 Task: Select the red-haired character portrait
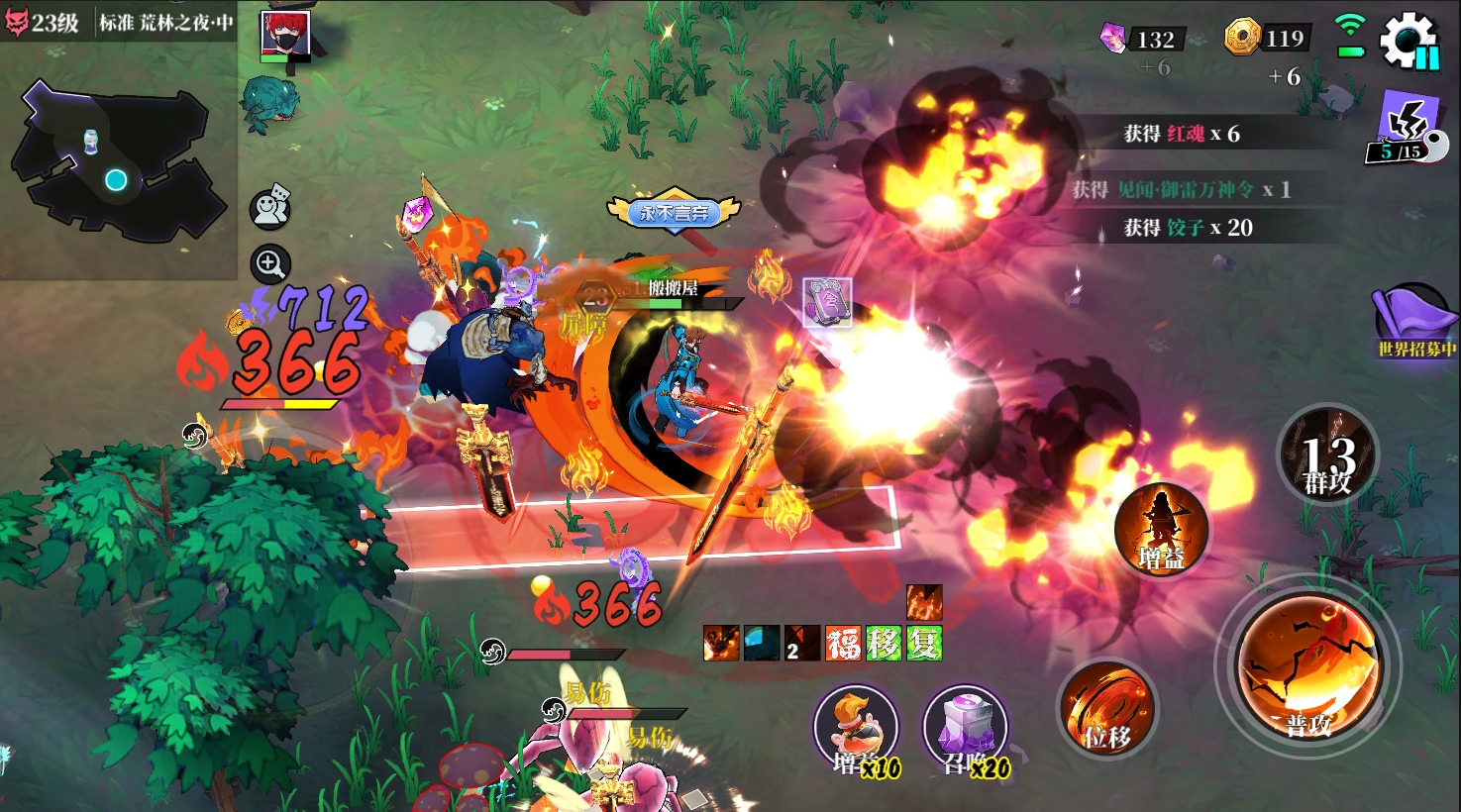pyautogui.click(x=285, y=35)
